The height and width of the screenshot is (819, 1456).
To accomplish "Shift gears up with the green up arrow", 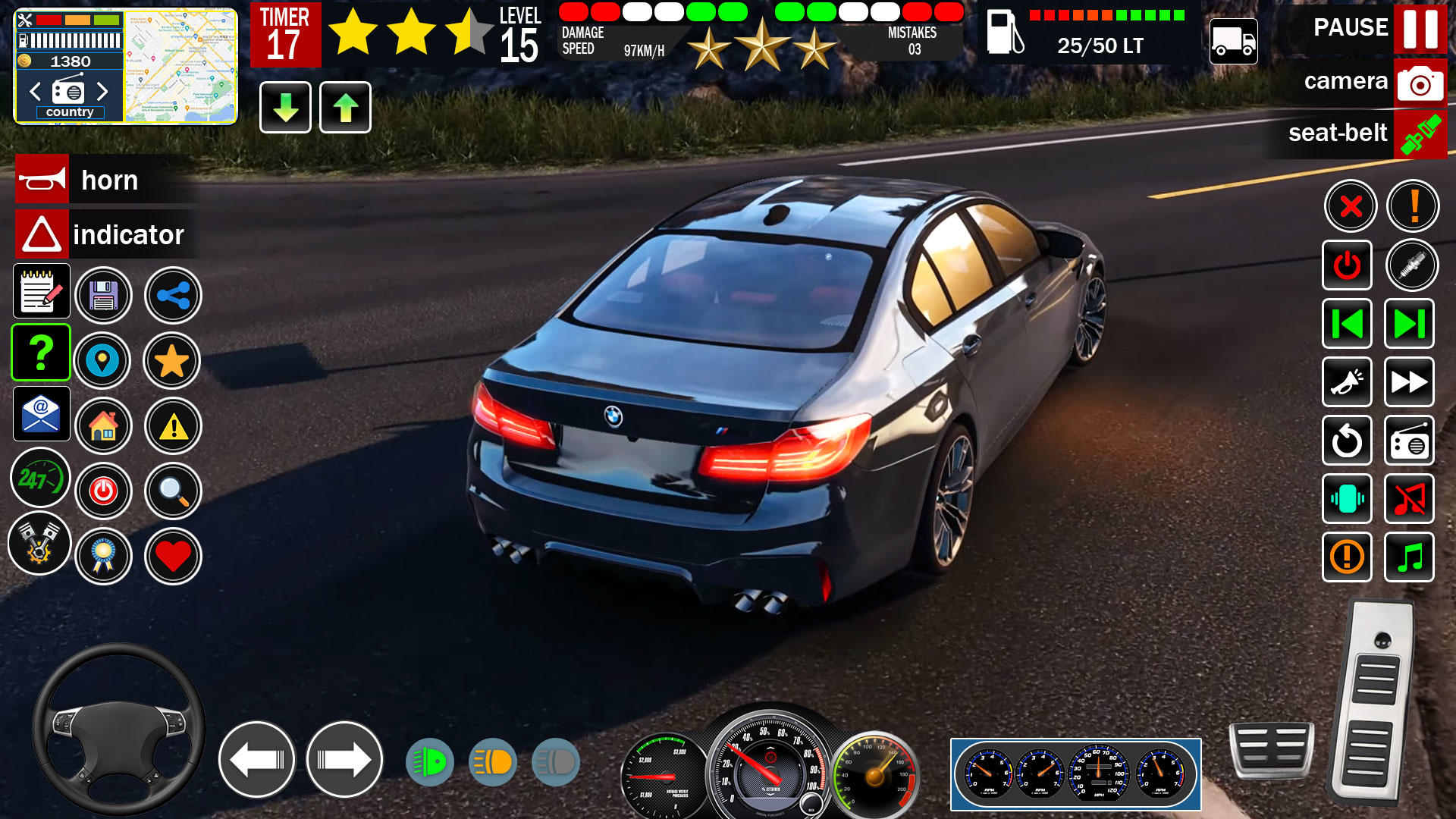I will (x=345, y=108).
